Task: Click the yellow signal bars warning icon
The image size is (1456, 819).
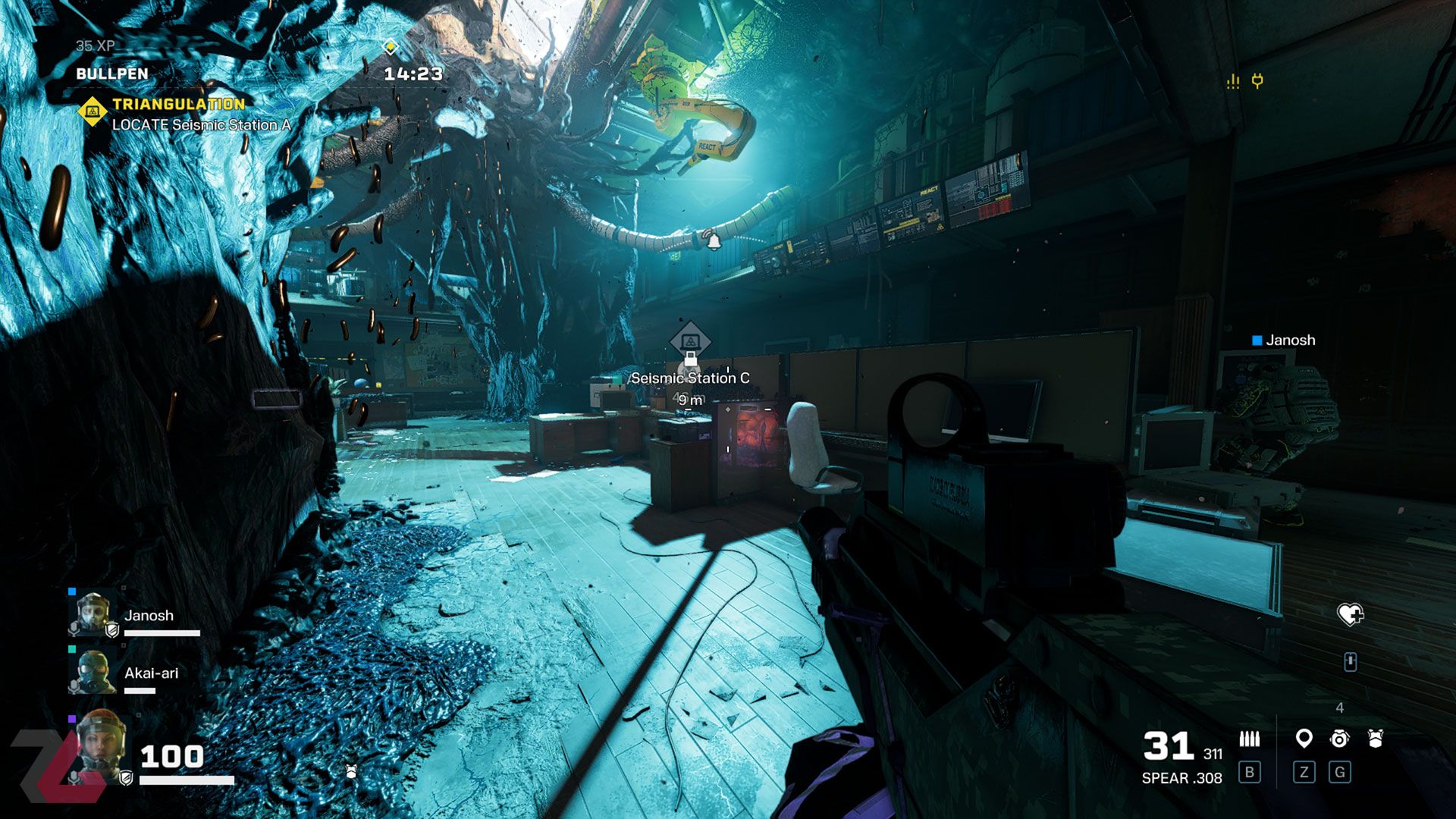Action: [1233, 81]
